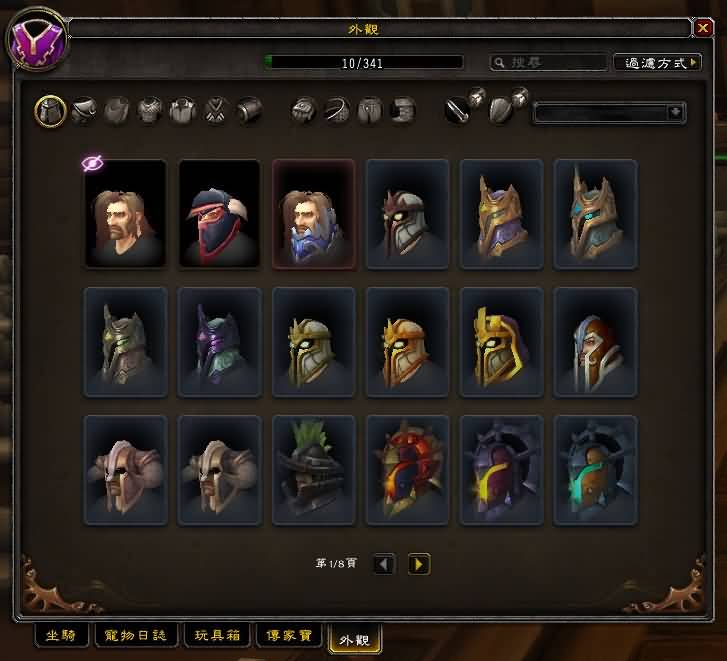Image resolution: width=727 pixels, height=661 pixels.
Task: Click the search box
Action: [x=548, y=63]
